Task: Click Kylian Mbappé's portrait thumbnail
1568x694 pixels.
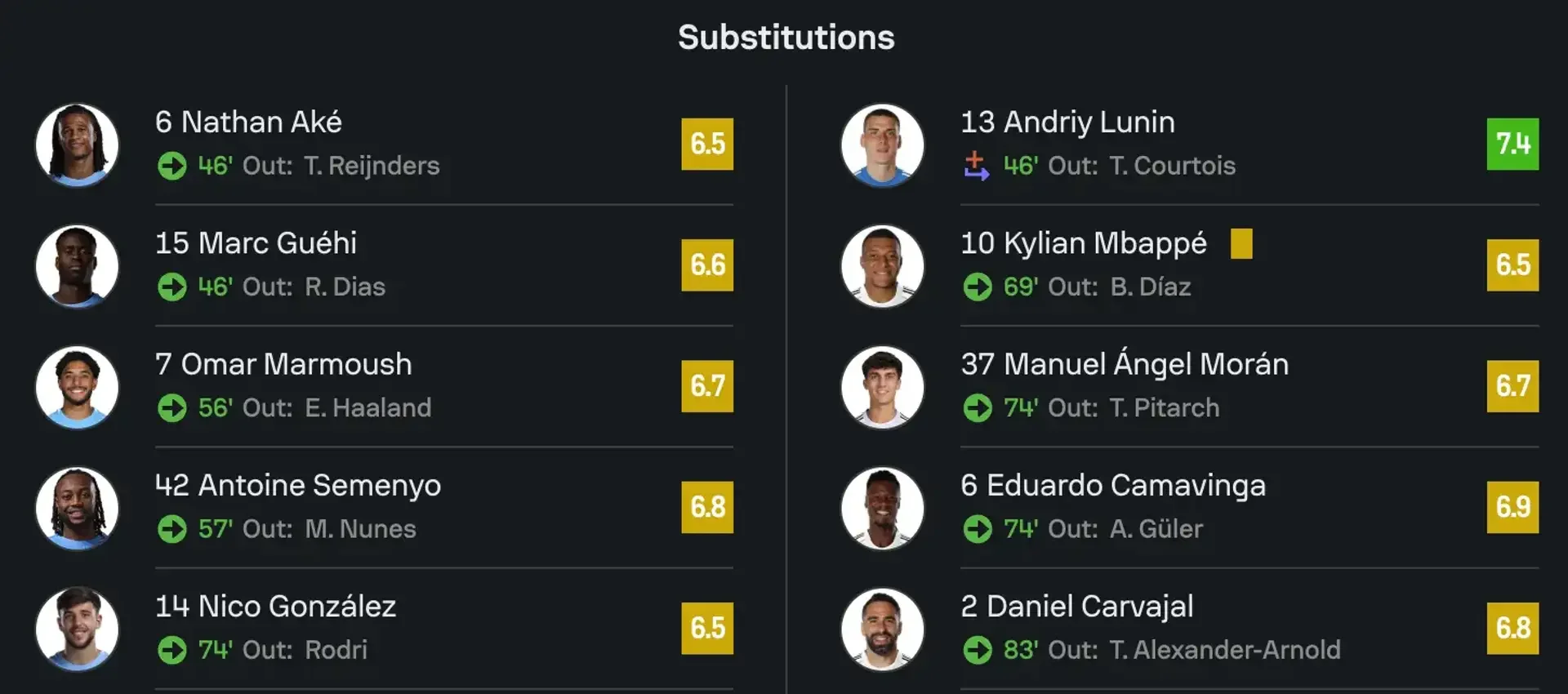Action: [882, 265]
